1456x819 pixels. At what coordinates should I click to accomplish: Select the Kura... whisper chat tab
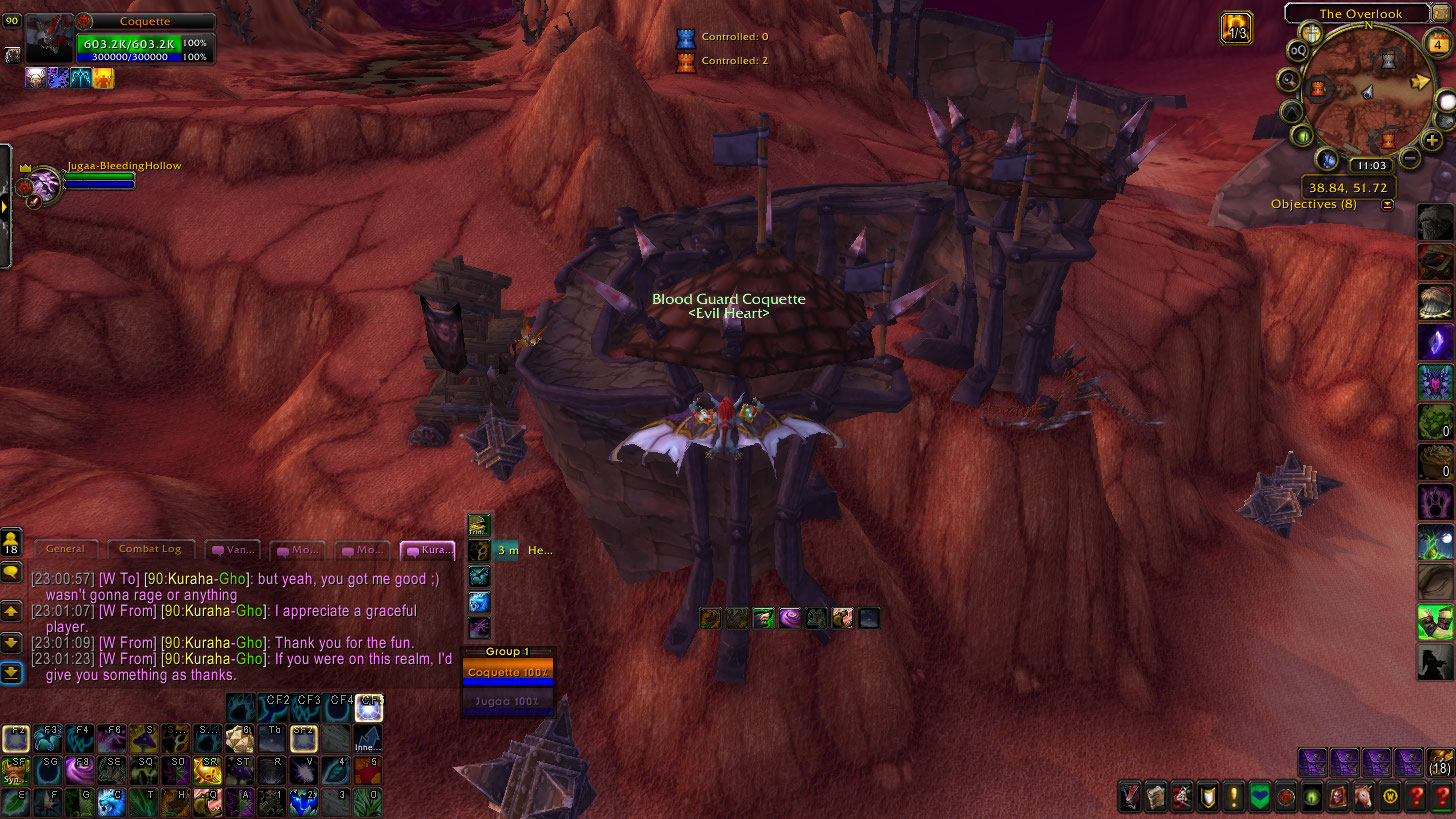click(428, 550)
